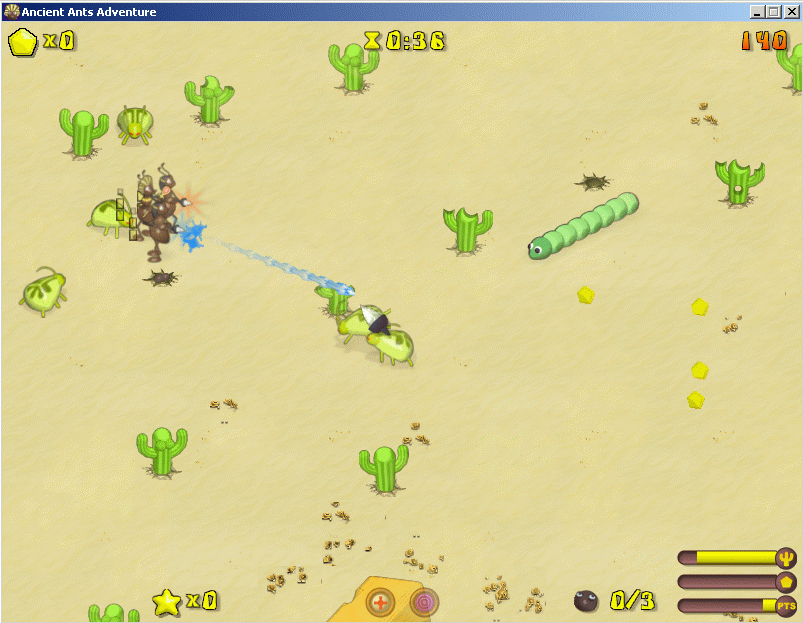Minimize the Ancient Ants Adventure window

click(x=757, y=11)
